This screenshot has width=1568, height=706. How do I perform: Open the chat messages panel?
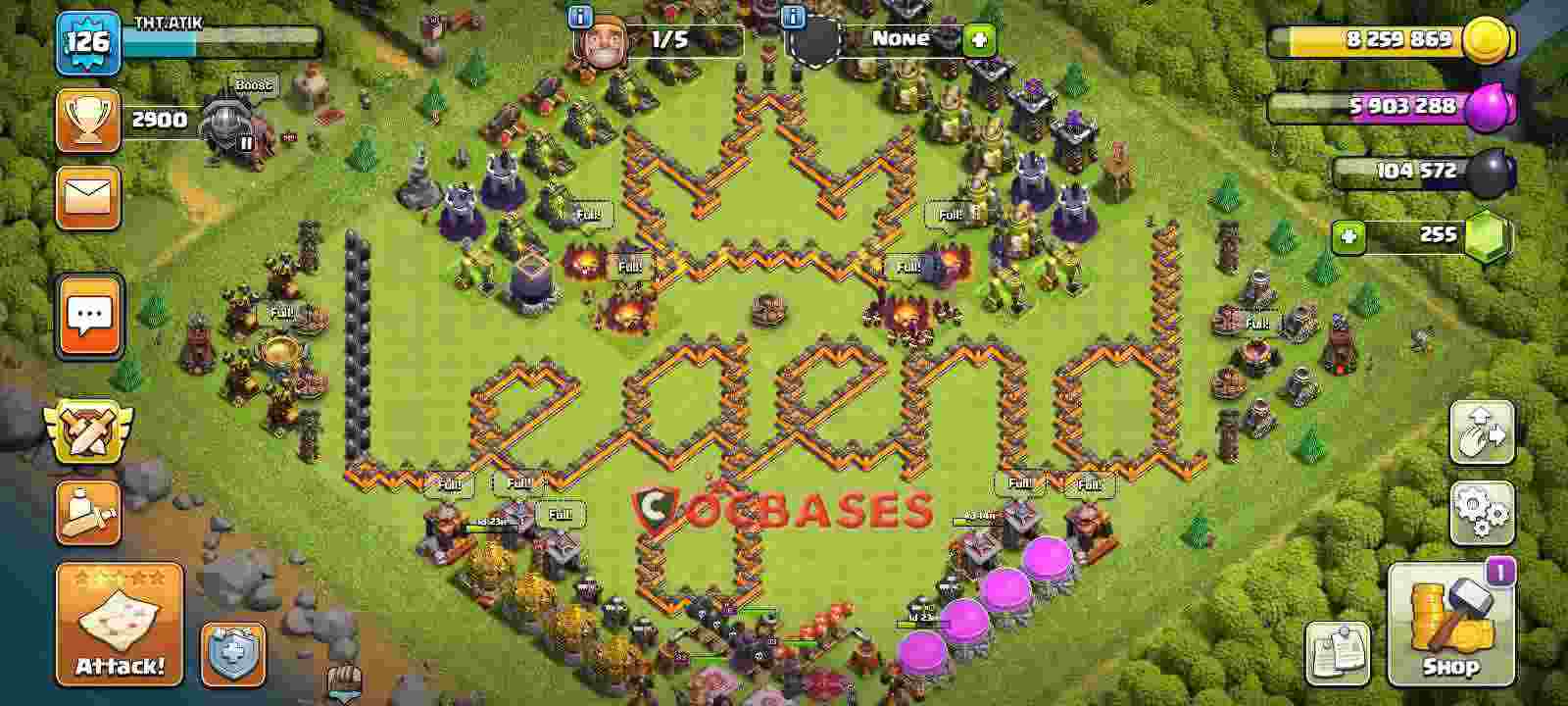[87, 312]
